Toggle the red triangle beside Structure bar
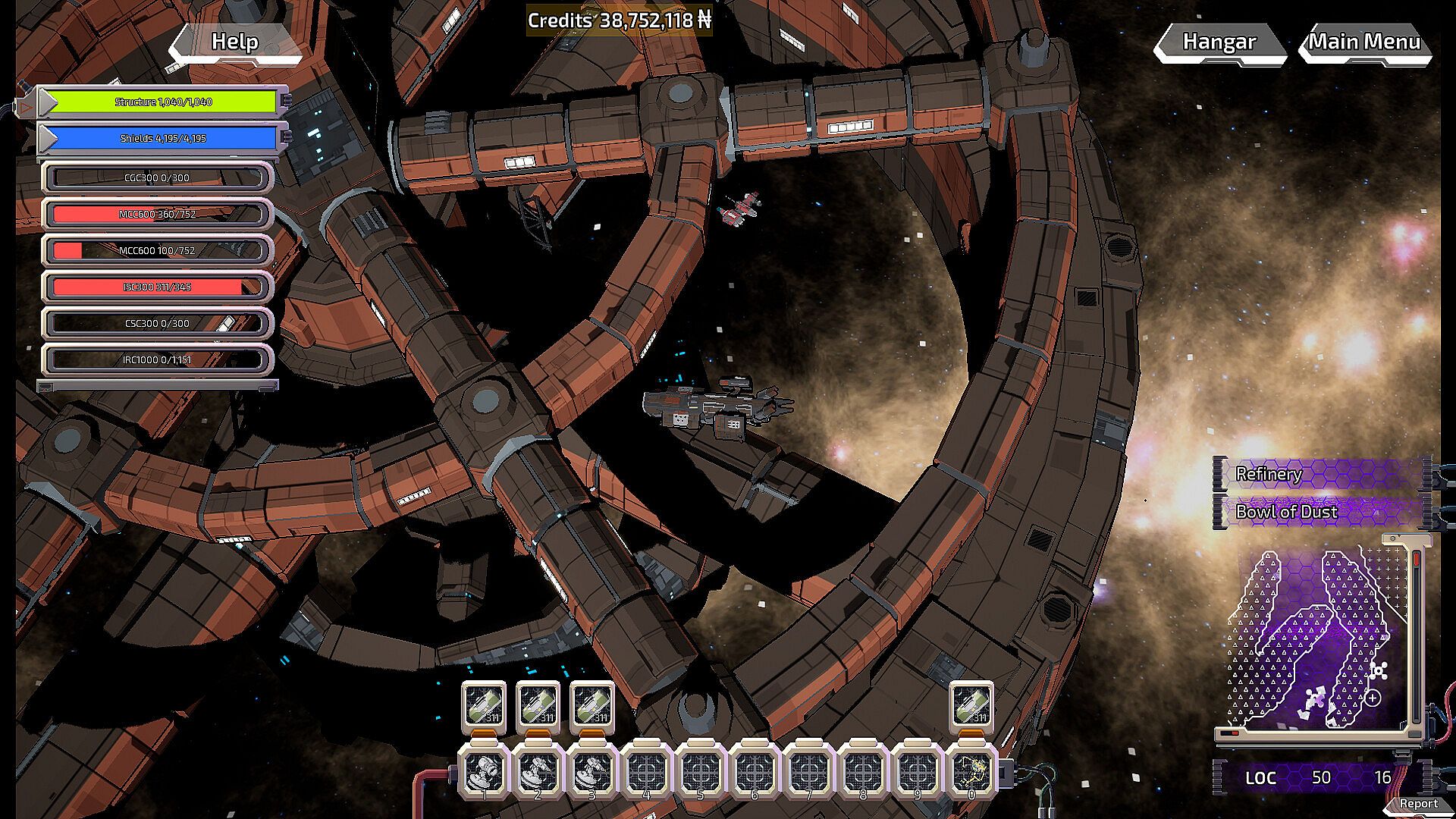This screenshot has height=819, width=1456. coord(26,108)
